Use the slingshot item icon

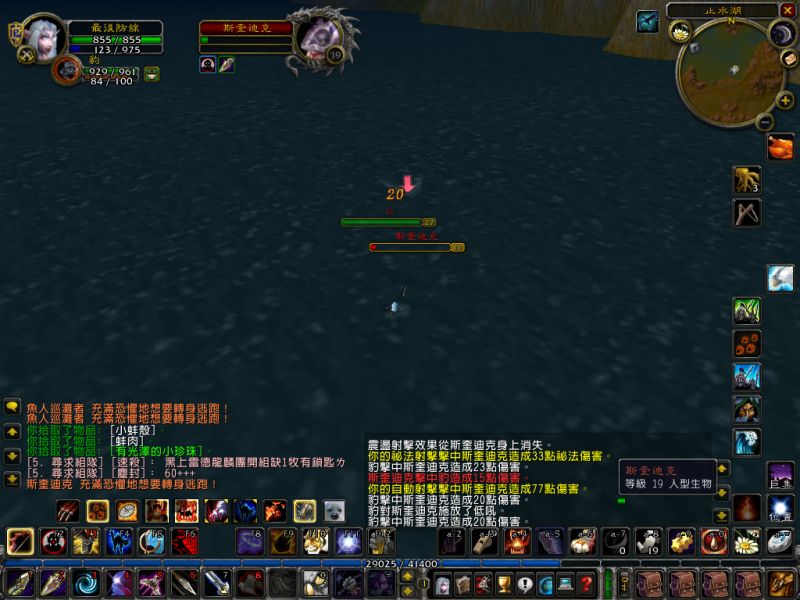point(747,213)
